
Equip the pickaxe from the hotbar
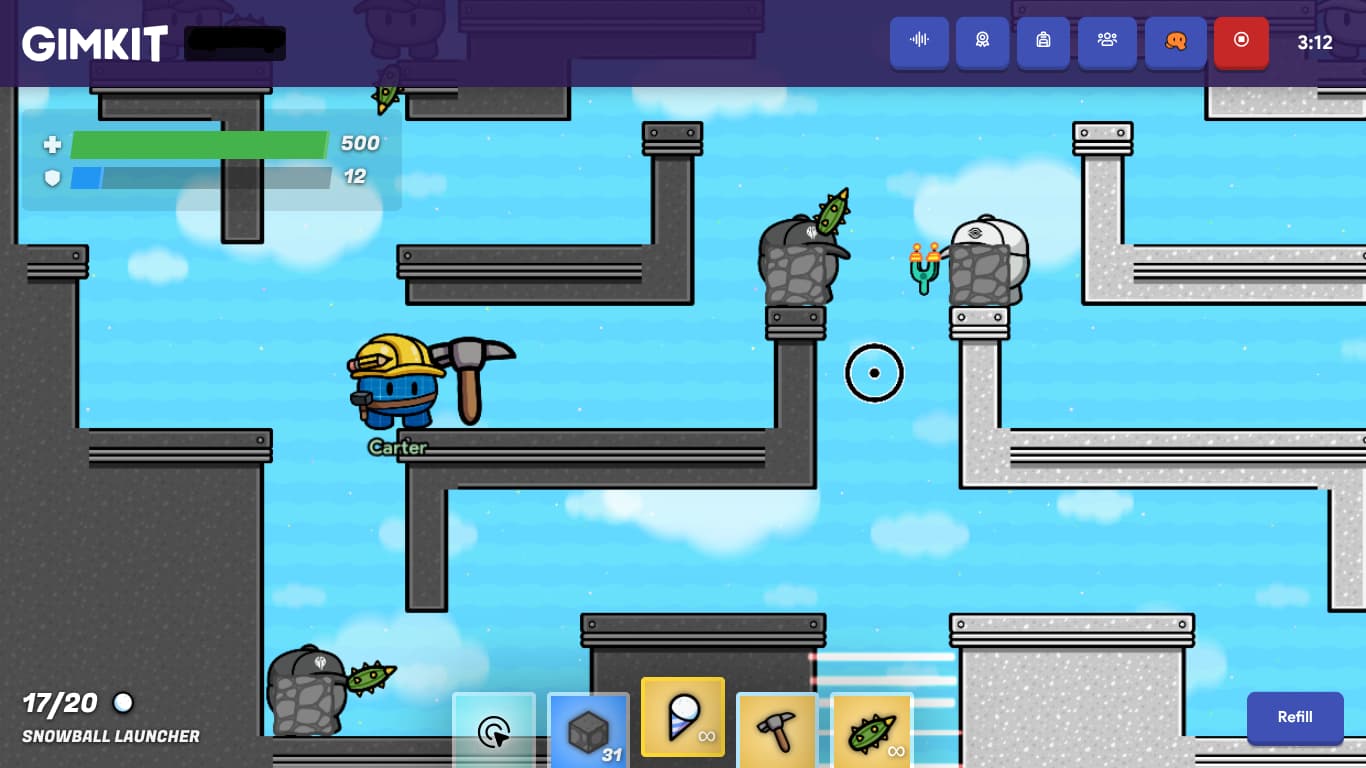(777, 730)
